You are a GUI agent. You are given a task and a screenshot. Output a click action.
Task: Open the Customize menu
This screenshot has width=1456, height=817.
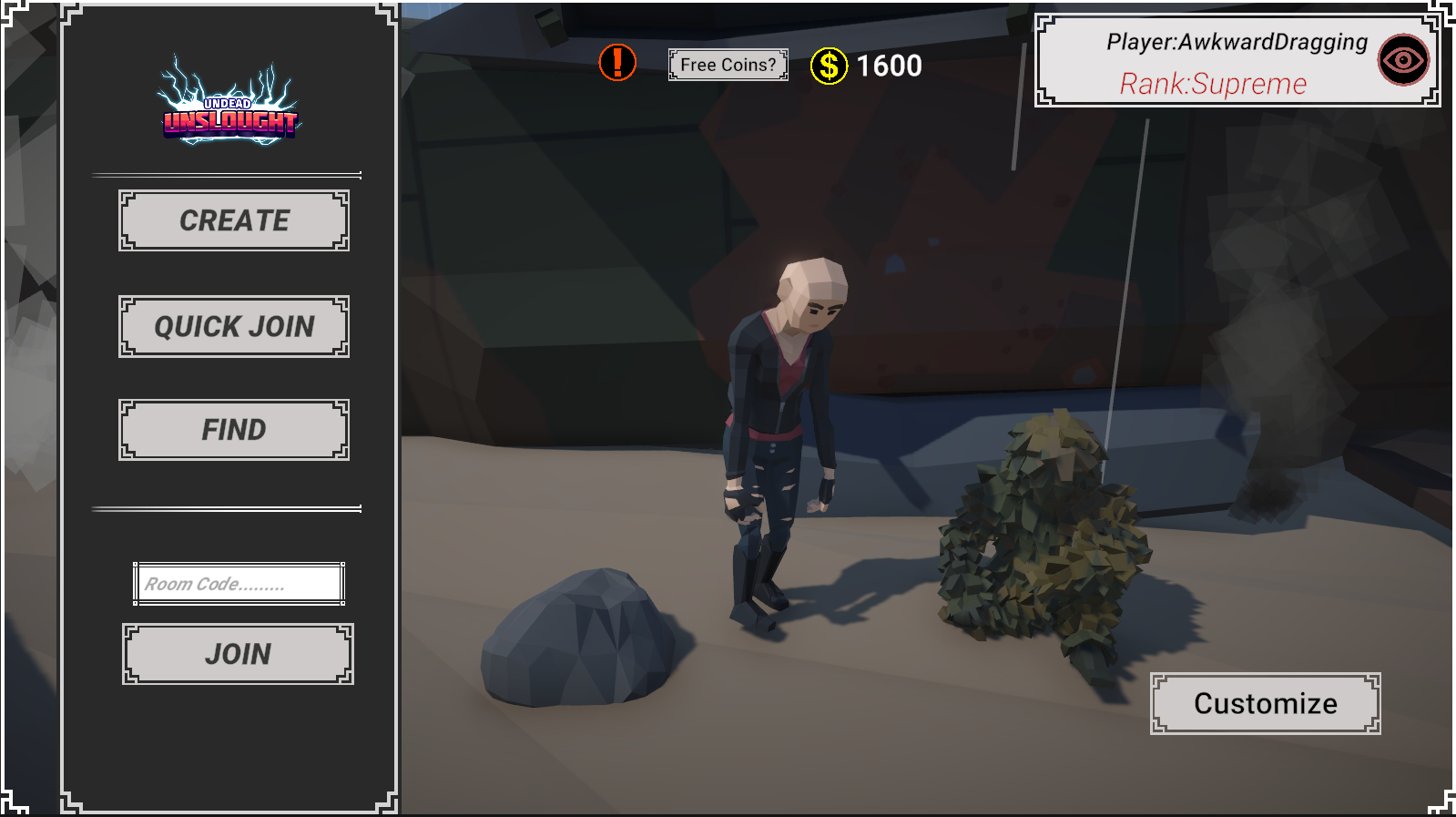coord(1266,702)
